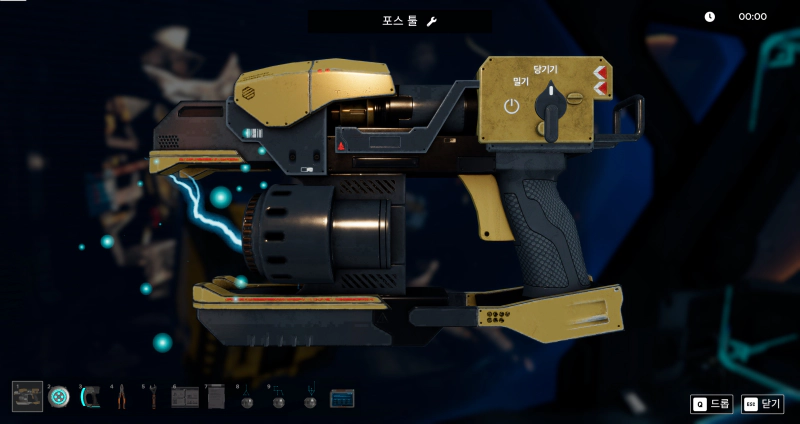Screen dimensions: 800x424
Task: Equip the wrench from the hotbar
Action: pos(153,397)
